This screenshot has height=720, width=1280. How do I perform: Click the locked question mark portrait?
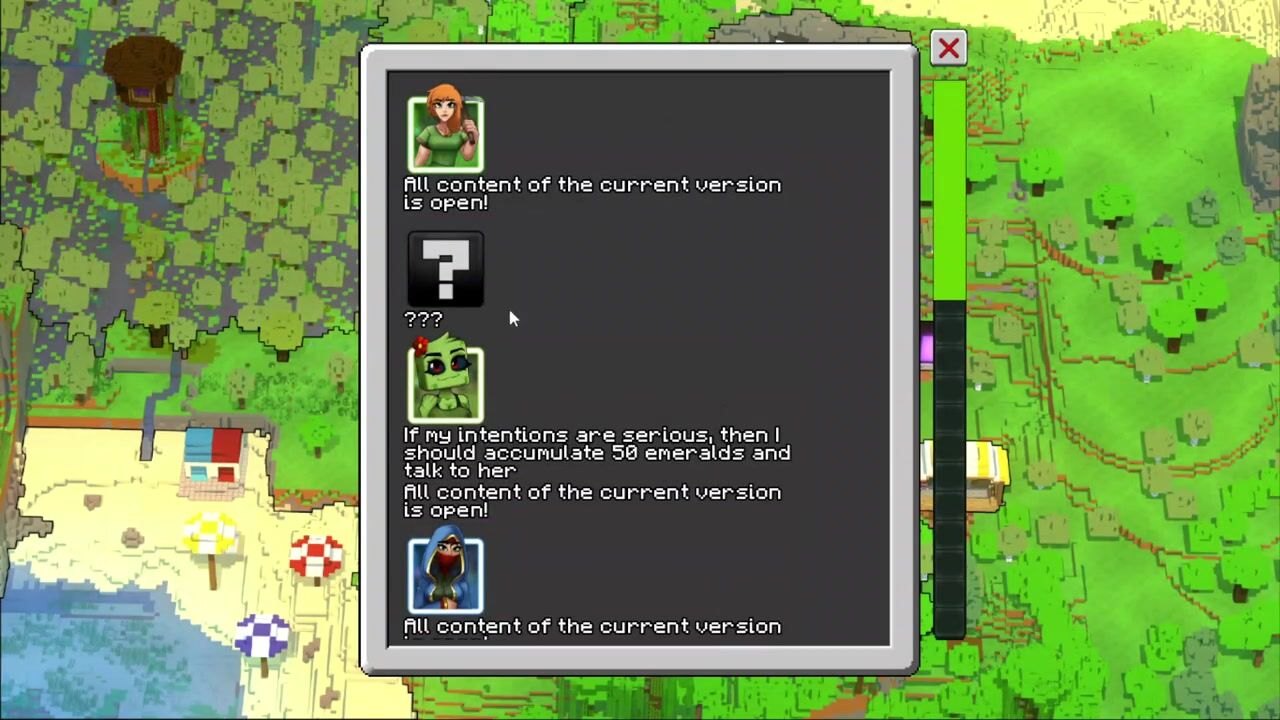pyautogui.click(x=446, y=269)
